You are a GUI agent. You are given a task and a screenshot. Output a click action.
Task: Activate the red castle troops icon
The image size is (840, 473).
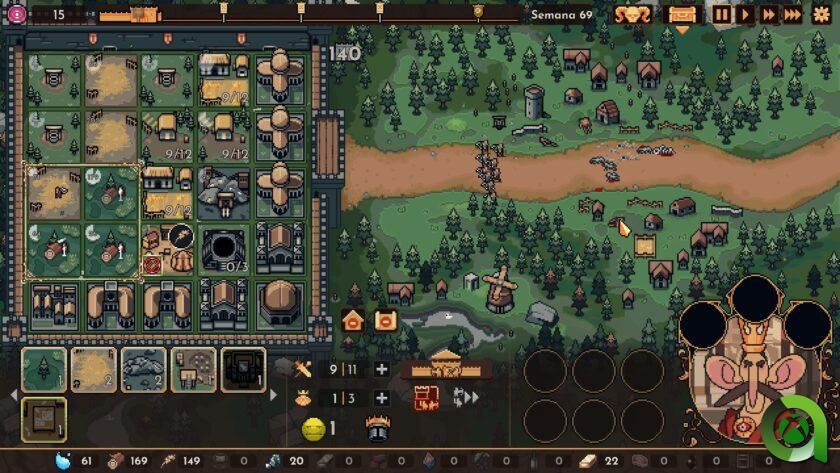click(427, 398)
